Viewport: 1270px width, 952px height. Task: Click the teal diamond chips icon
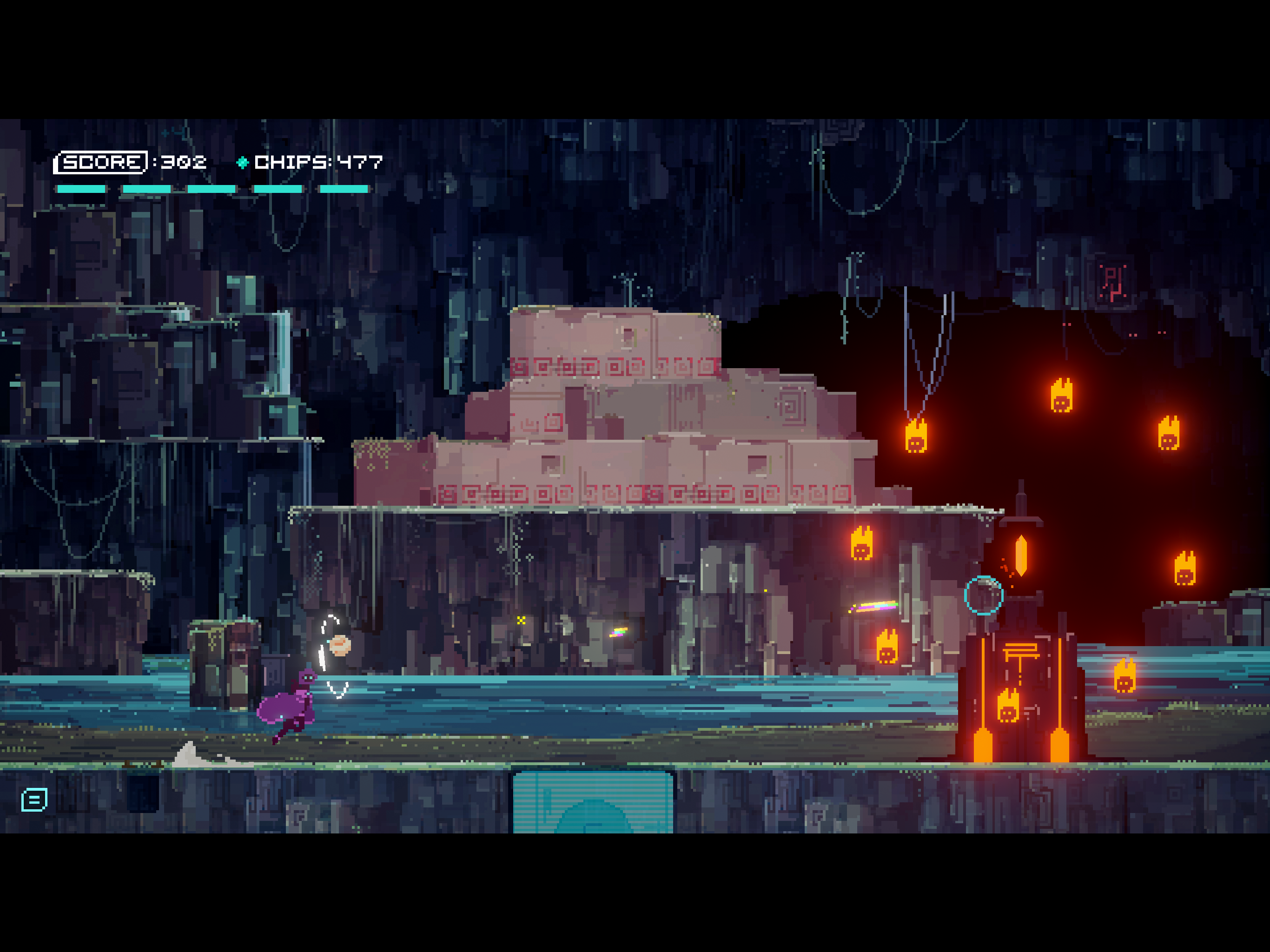[244, 163]
